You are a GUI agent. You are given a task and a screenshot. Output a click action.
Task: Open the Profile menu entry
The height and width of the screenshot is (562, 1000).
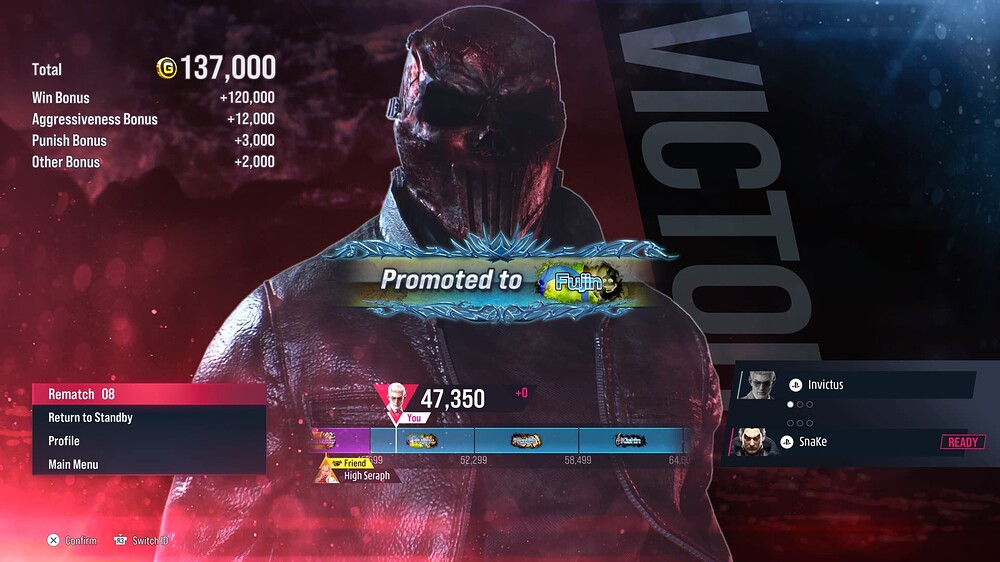[x=148, y=441]
